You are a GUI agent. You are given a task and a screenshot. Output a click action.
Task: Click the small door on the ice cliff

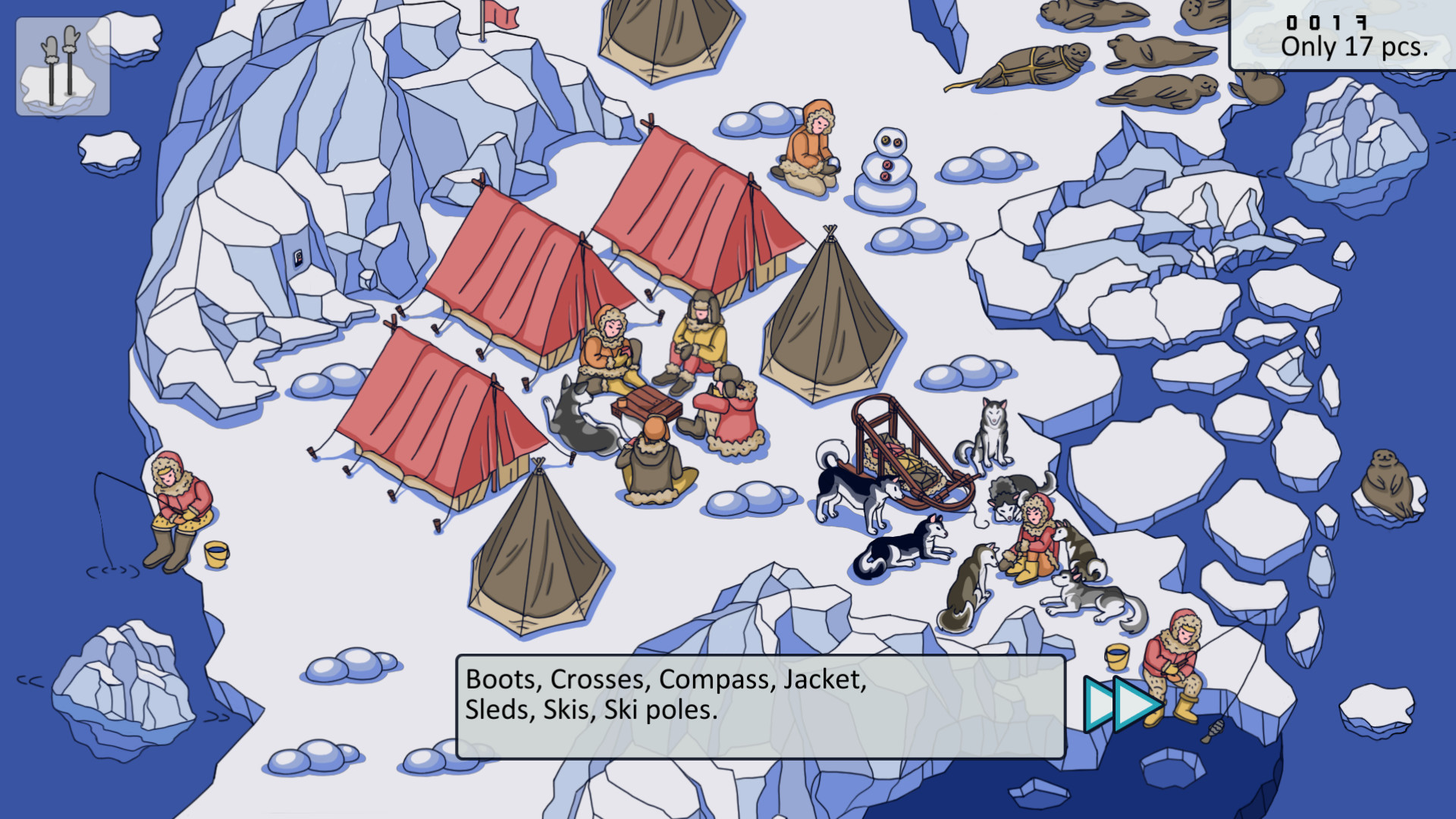(x=298, y=258)
